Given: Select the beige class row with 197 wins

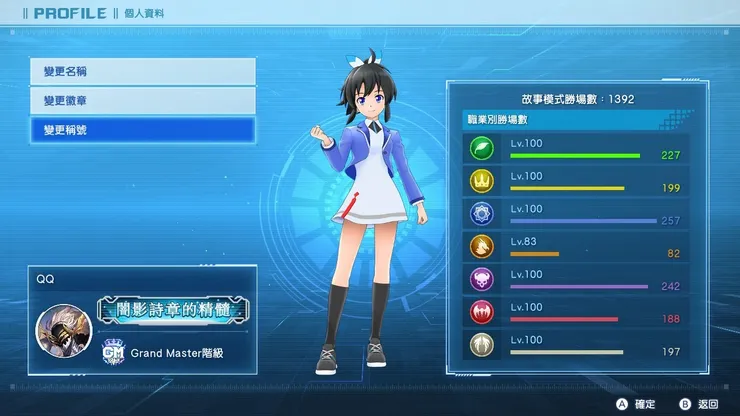Looking at the screenshot, I should point(570,346).
